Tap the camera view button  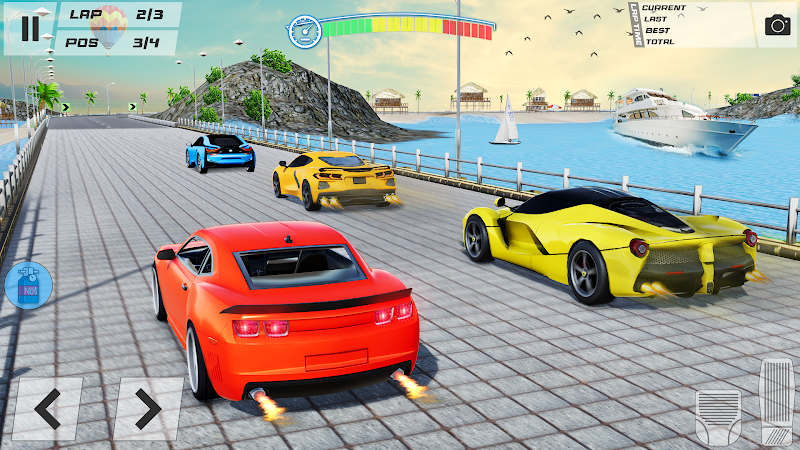tap(777, 25)
